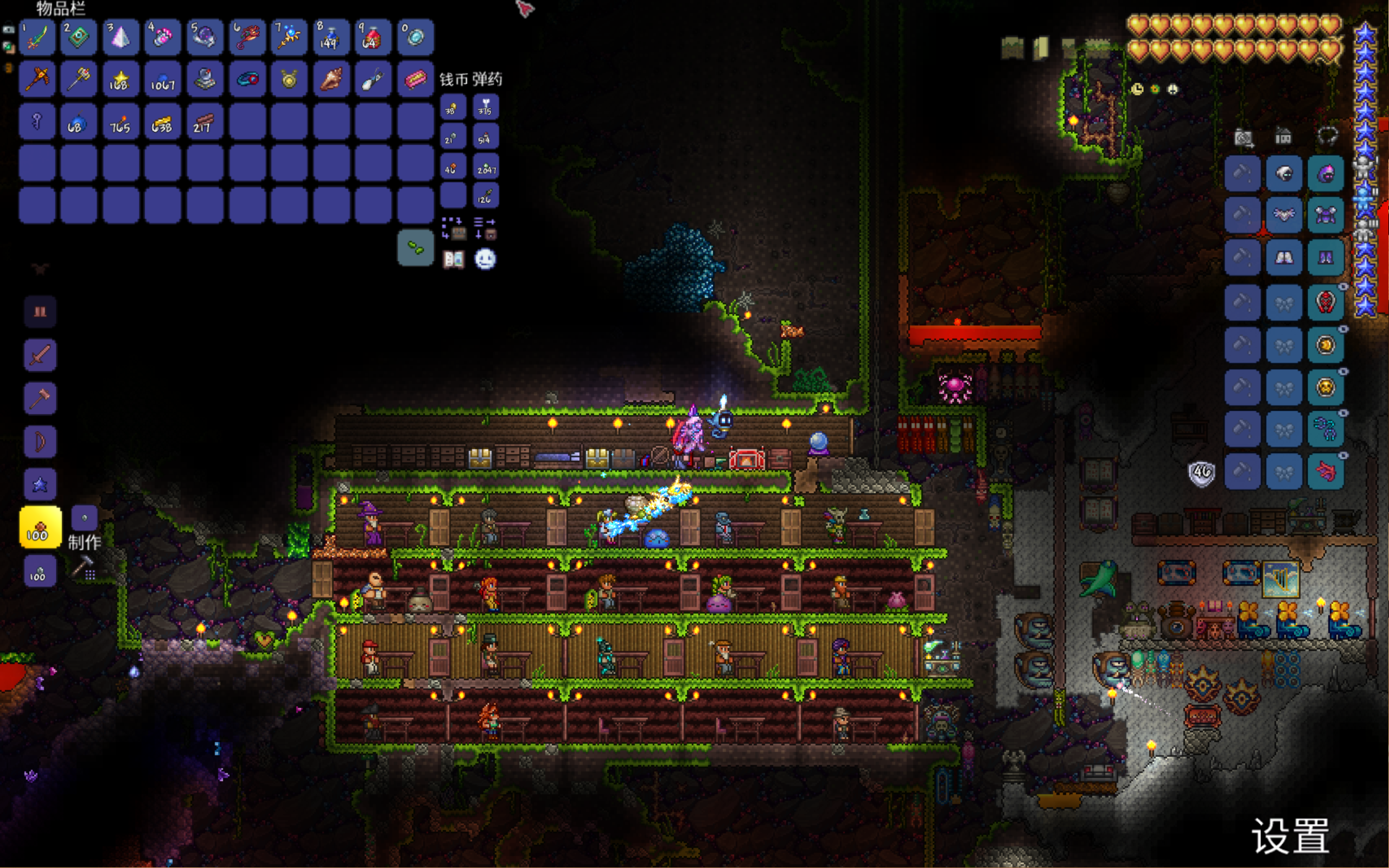
Task: Select the conch shell inventory item
Action: tap(331, 80)
